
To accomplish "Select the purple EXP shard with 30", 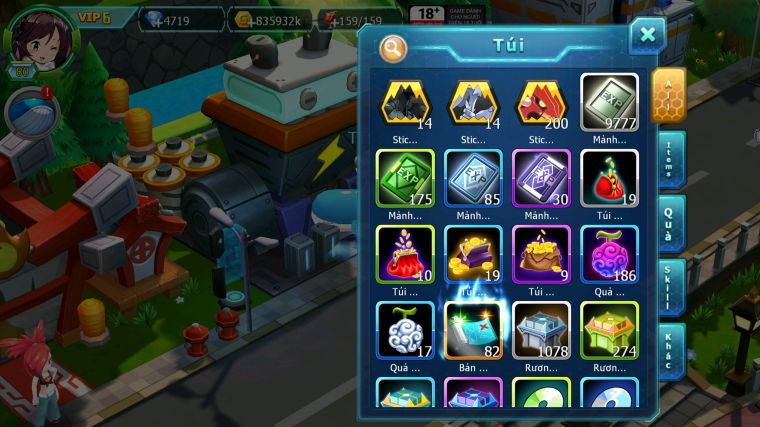I will pos(541,177).
